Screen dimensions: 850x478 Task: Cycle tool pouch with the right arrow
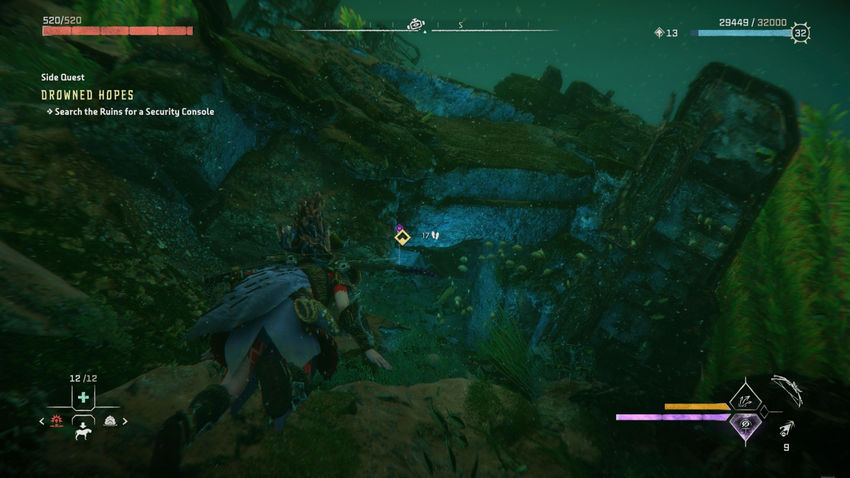tap(127, 421)
